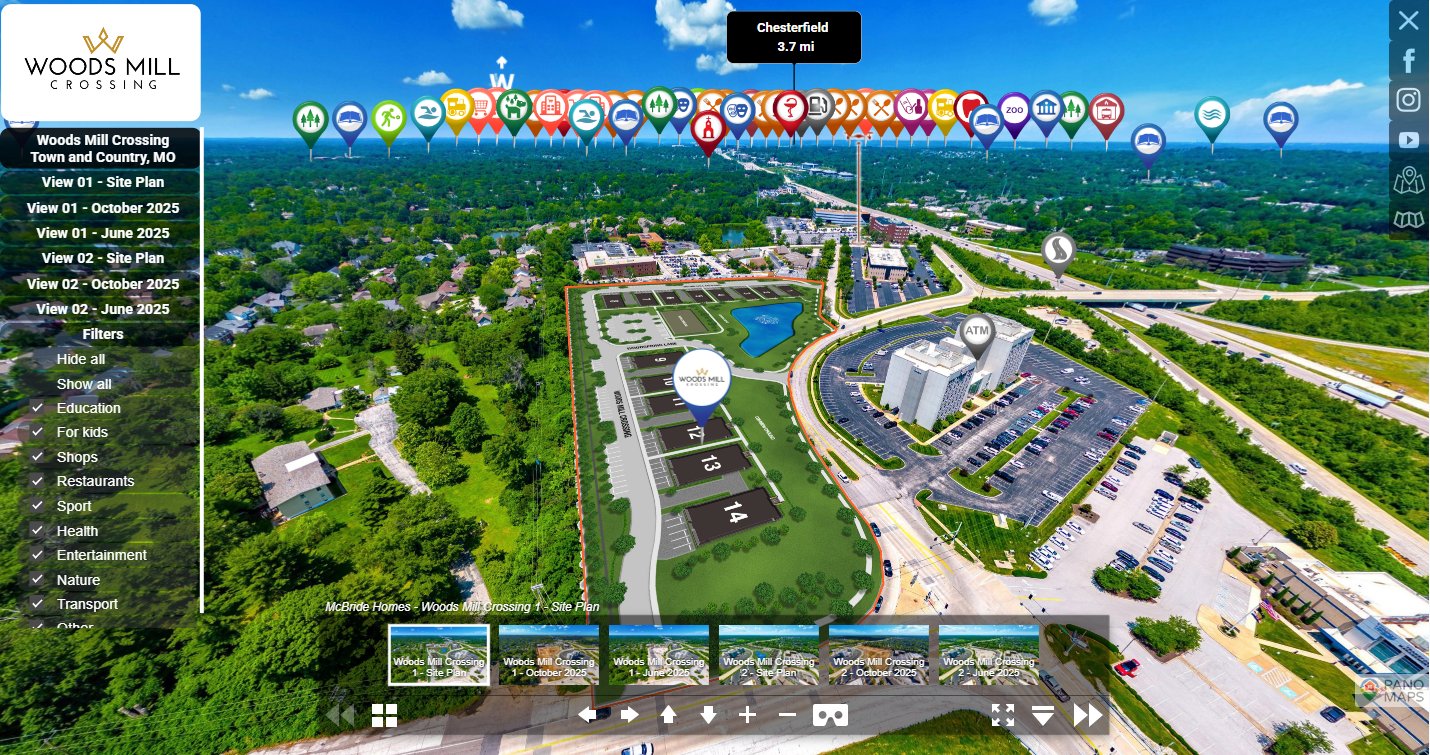Toggle fullscreen mode
The image size is (1430, 755).
(1003, 715)
